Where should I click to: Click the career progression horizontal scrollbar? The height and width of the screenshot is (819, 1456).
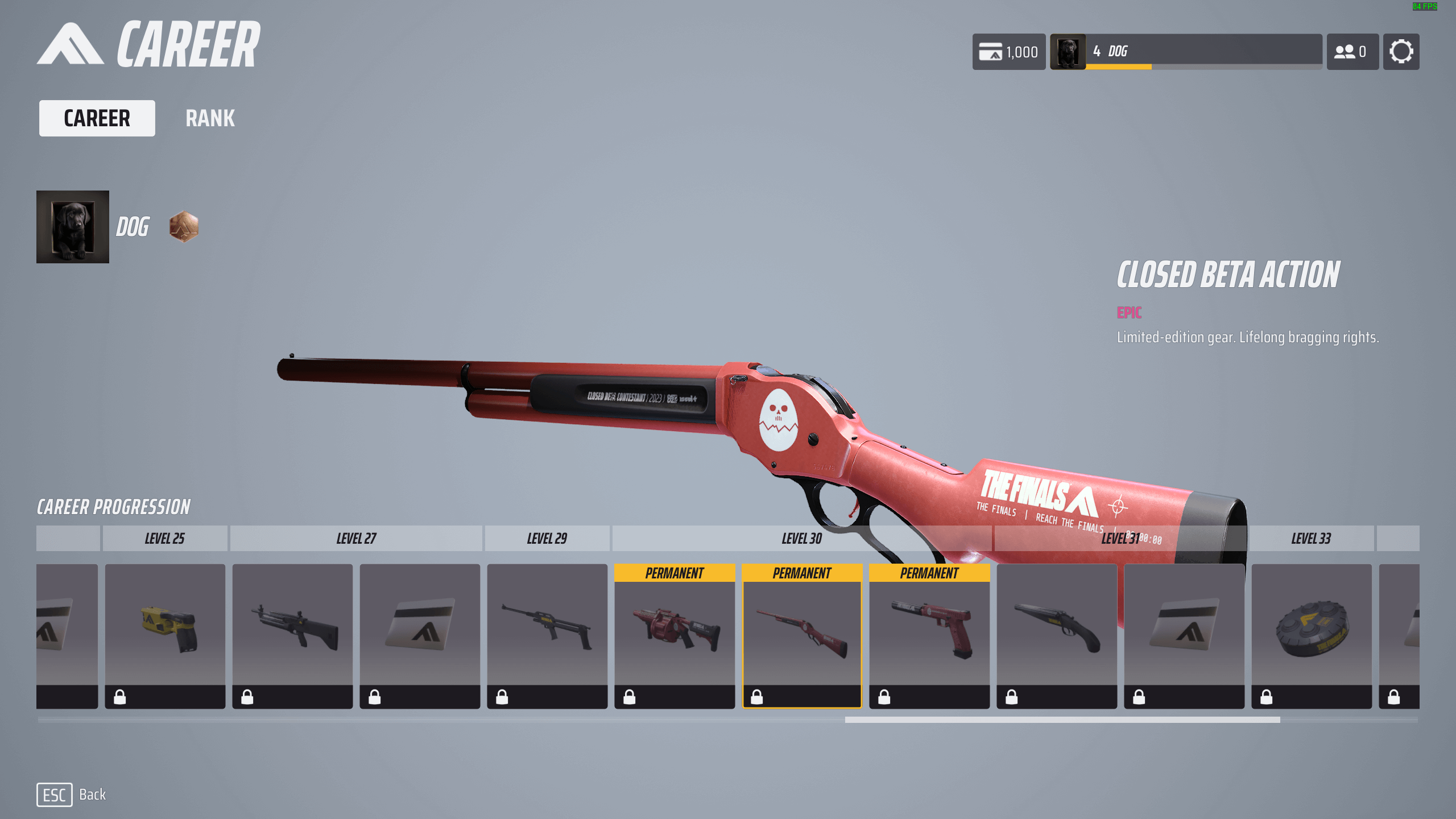(1062, 719)
